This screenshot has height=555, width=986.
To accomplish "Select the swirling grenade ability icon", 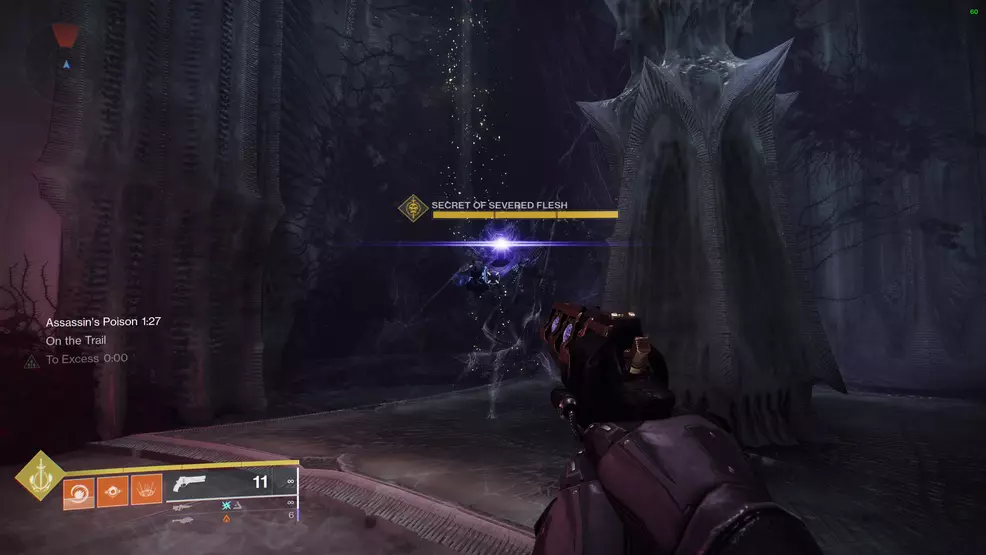I will coord(78,491).
